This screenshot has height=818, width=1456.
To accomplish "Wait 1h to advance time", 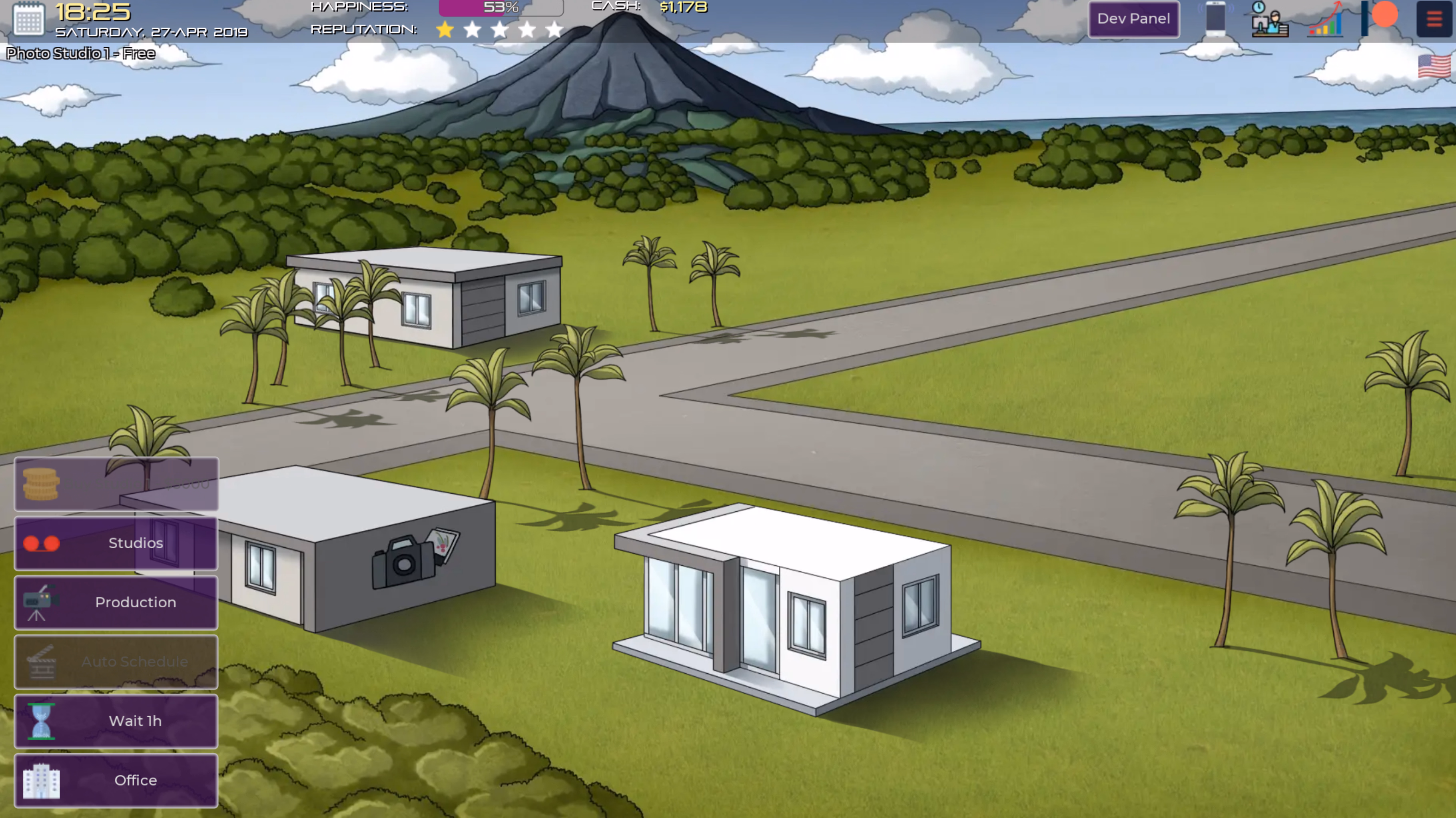I will 116,721.
